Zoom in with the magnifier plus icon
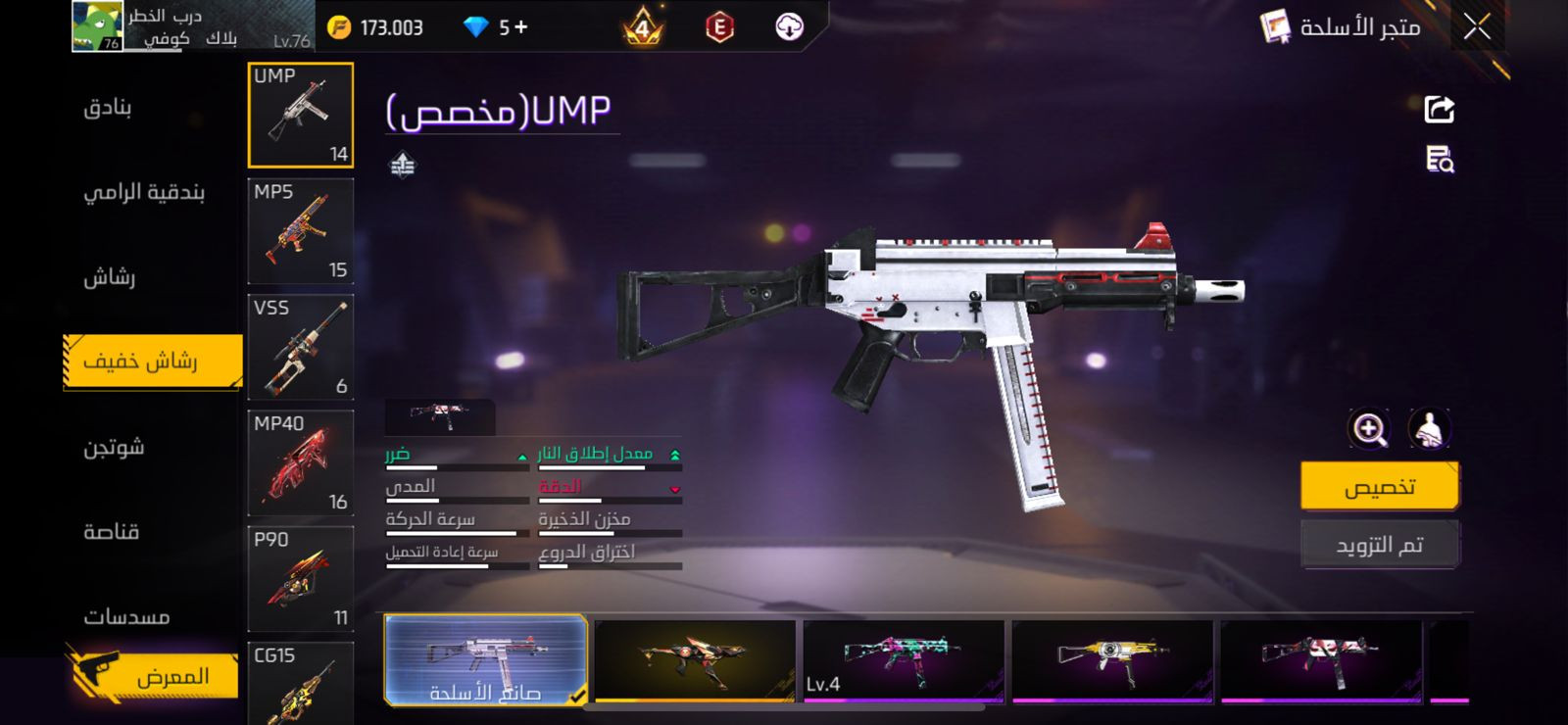 (1369, 429)
